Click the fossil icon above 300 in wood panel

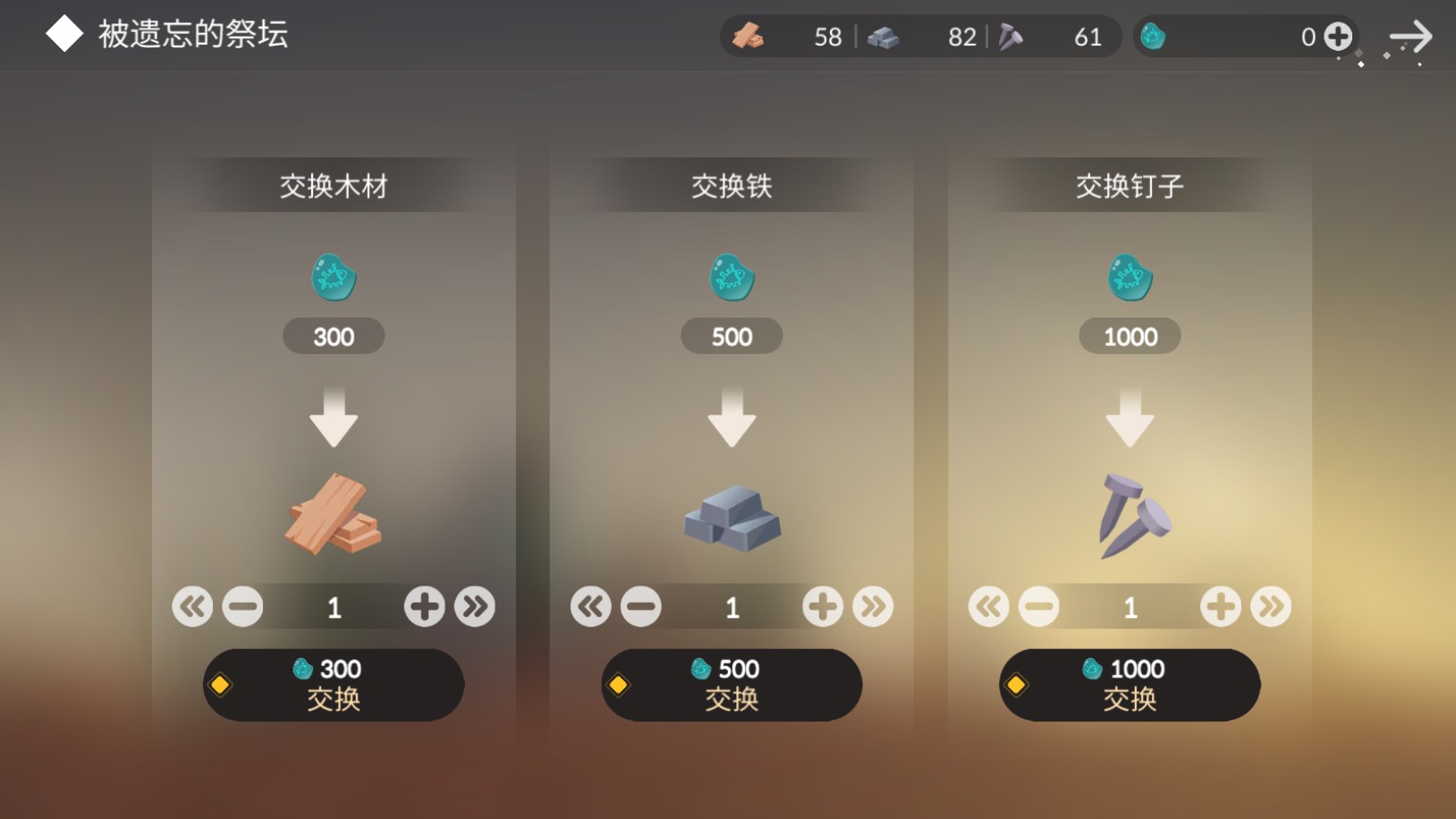tap(334, 277)
